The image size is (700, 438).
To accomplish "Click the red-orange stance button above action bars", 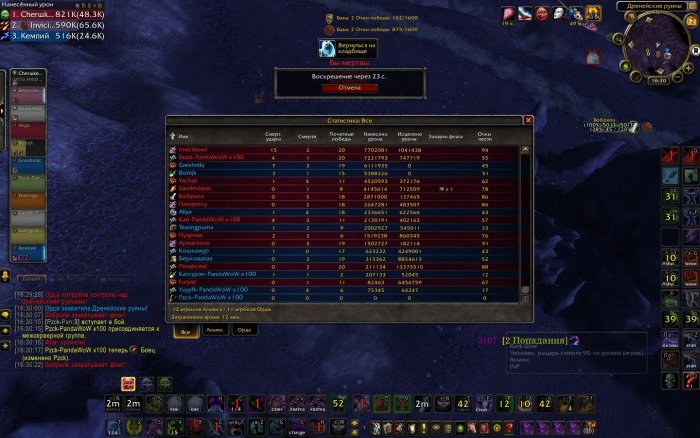I will 128,383.
